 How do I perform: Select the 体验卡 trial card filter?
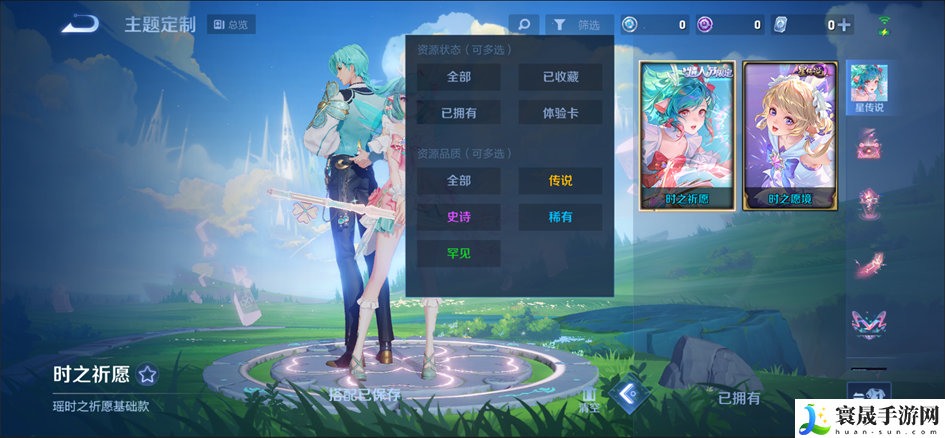pos(560,113)
